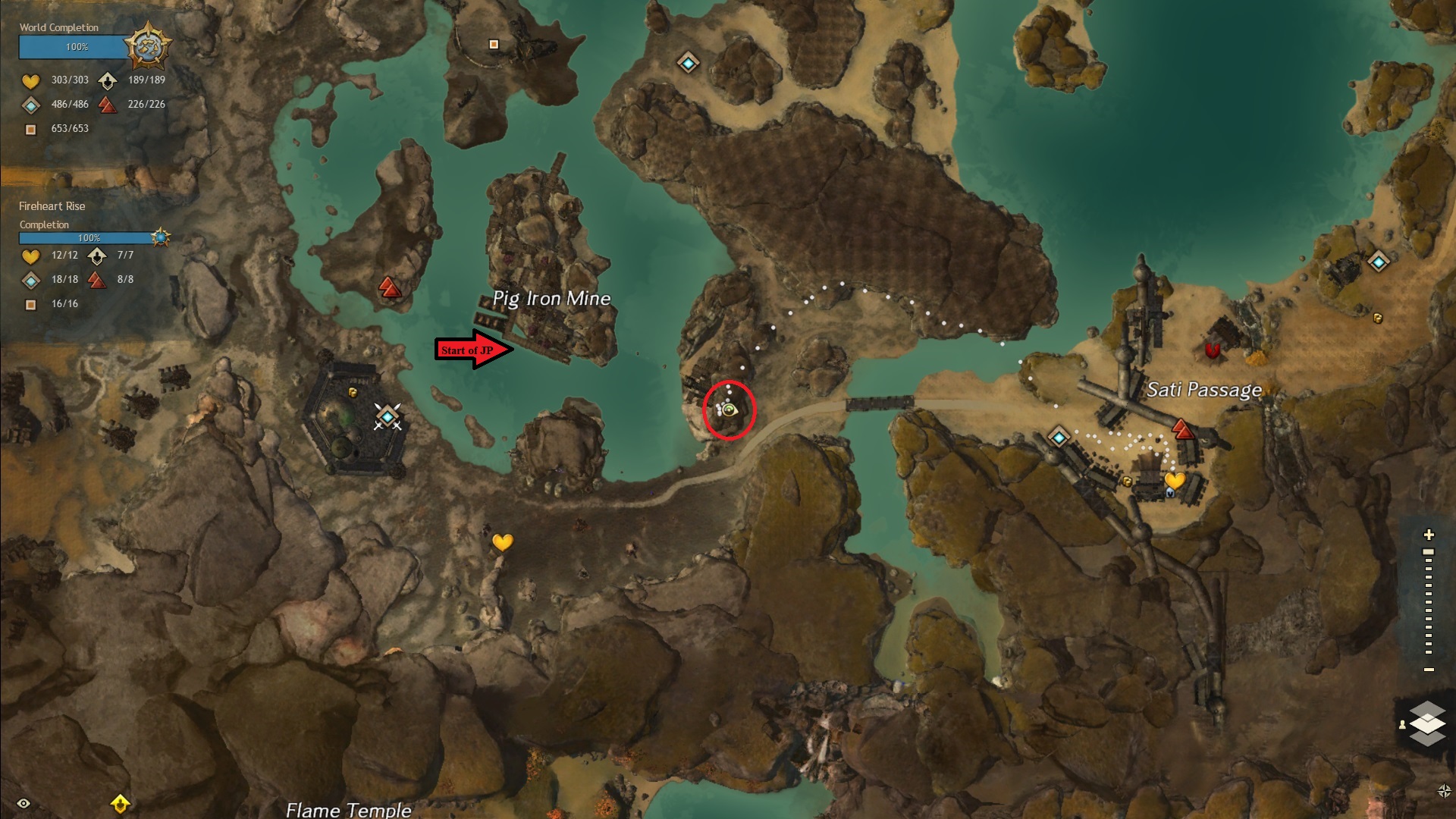Open the map floor layers selector

pyautogui.click(x=1426, y=723)
